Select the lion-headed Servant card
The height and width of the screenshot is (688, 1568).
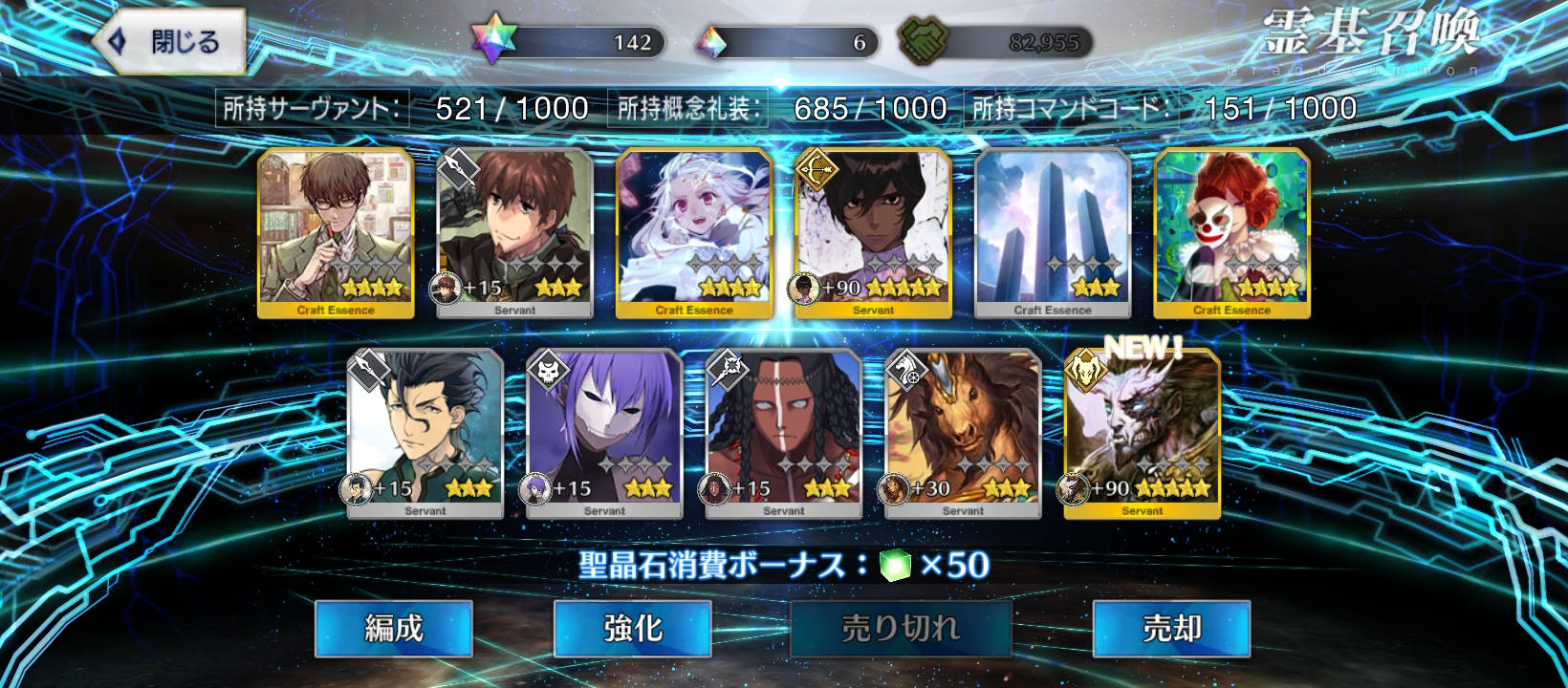[963, 433]
